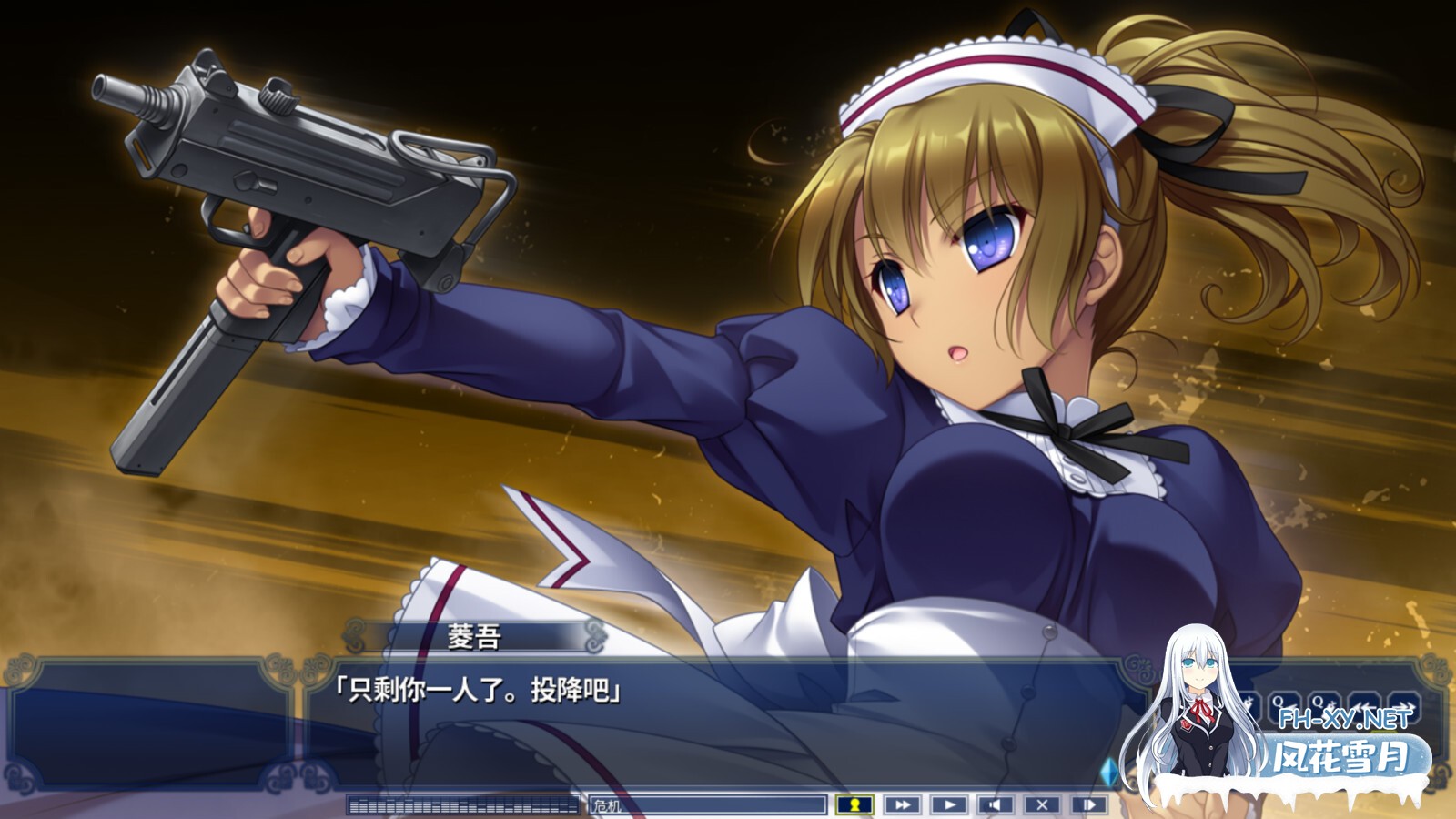Screen dimensions: 1456x819
Task: Hide the message window with the X button
Action: (x=1043, y=804)
